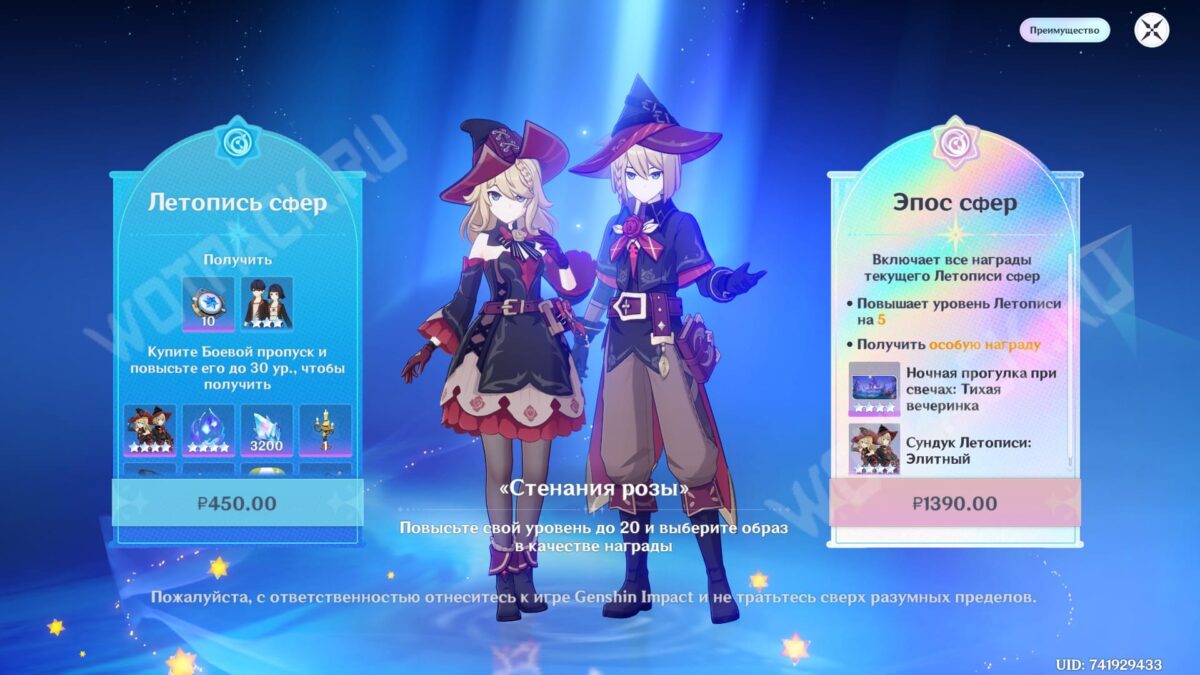Viewport: 1200px width, 675px height.
Task: Close the battle pass purchase screen
Action: tap(1151, 30)
